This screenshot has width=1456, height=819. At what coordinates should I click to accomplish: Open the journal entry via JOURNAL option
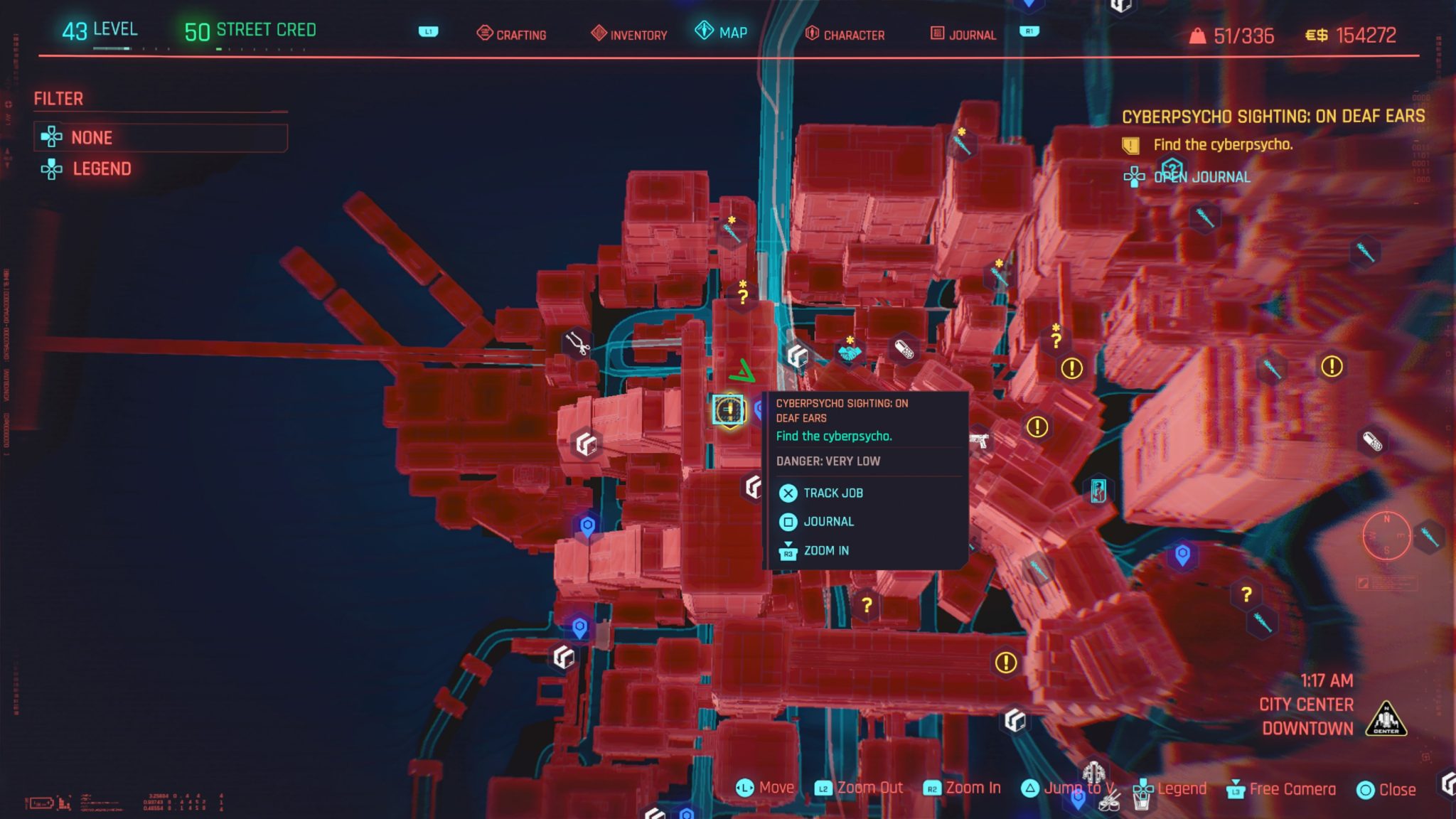tap(828, 521)
